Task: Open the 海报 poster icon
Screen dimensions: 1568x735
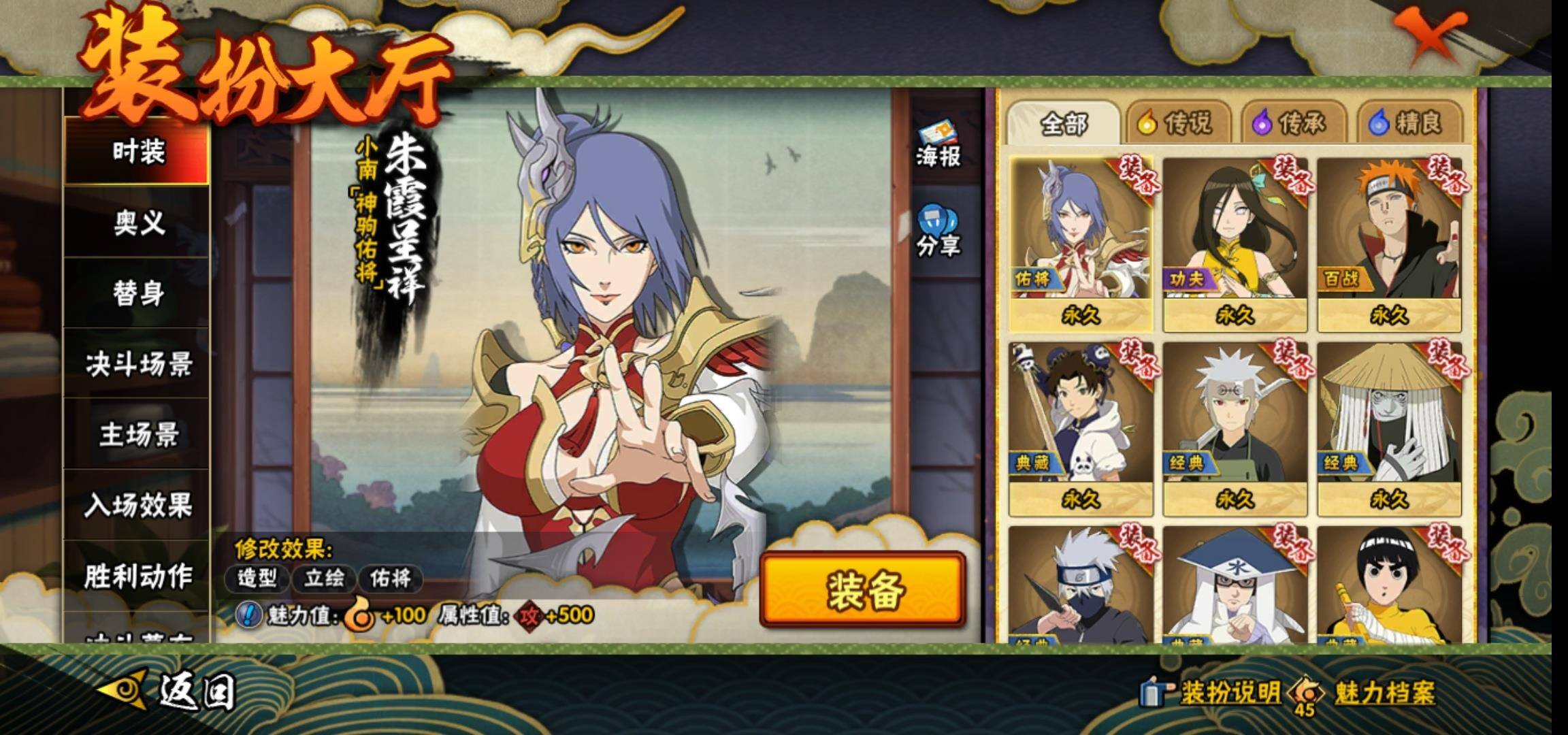Action: pos(938,144)
